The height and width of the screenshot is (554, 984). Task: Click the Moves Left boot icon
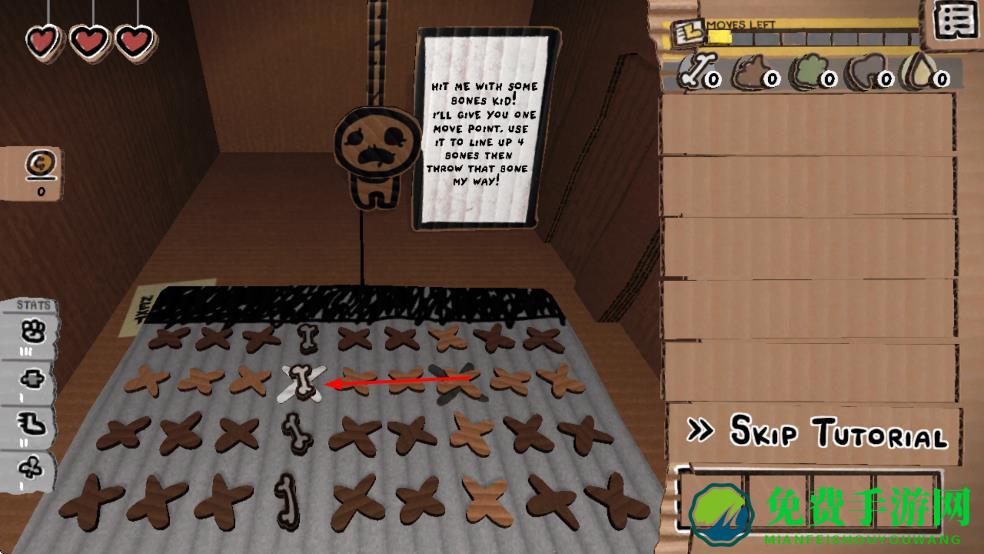click(x=686, y=33)
